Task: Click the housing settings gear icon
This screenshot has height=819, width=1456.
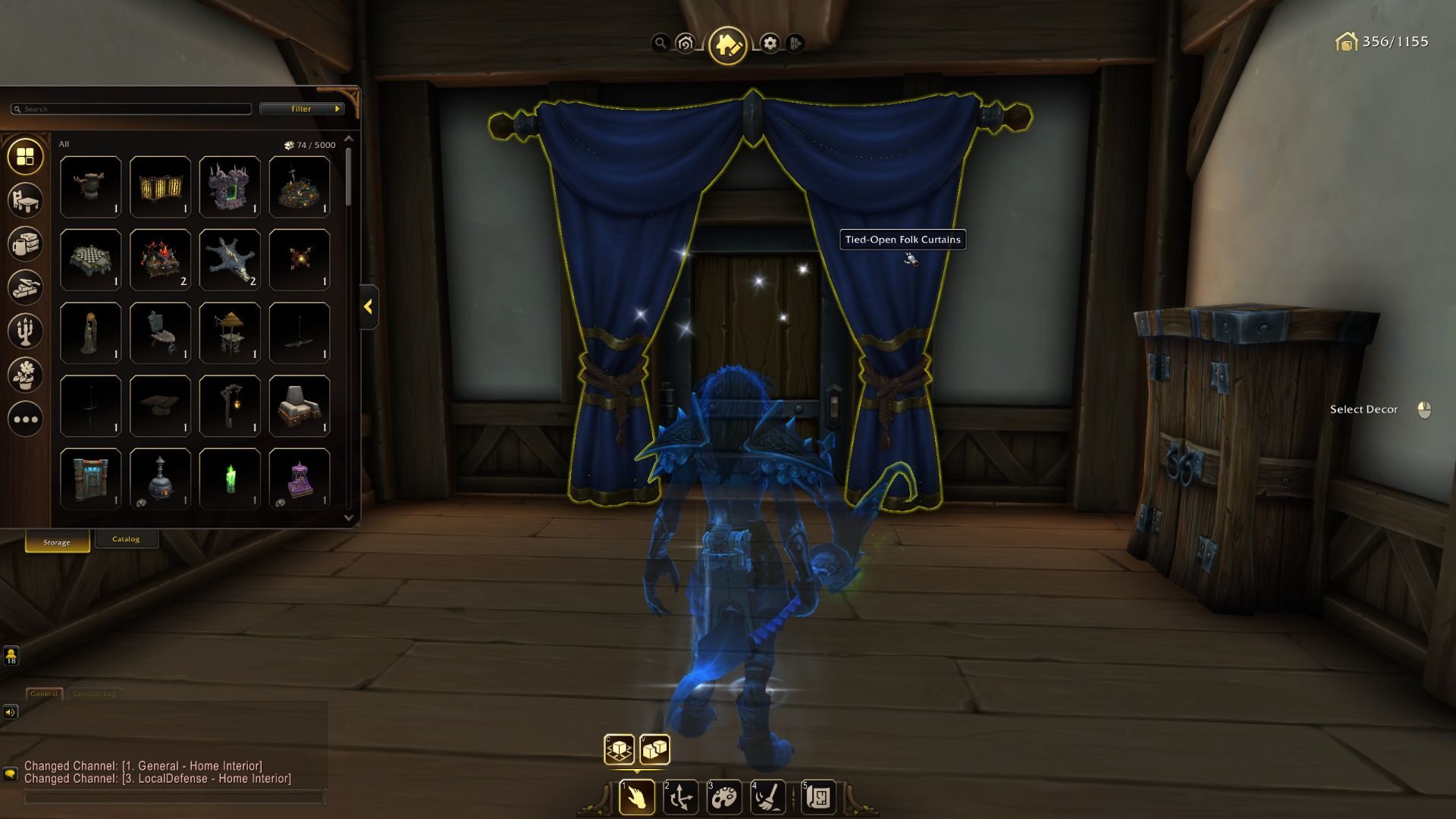Action: point(770,44)
